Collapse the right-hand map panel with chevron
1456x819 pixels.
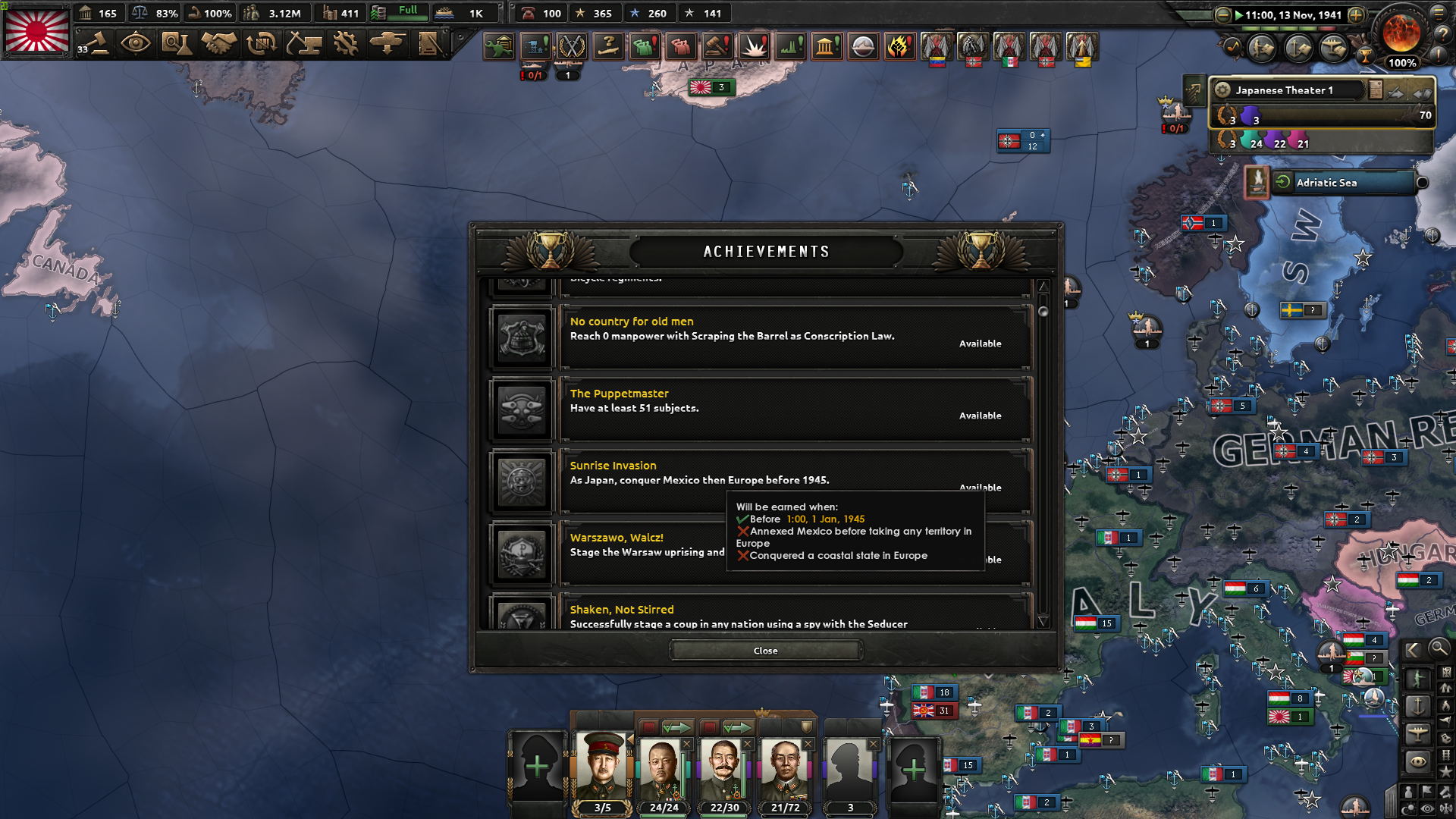tap(1414, 649)
